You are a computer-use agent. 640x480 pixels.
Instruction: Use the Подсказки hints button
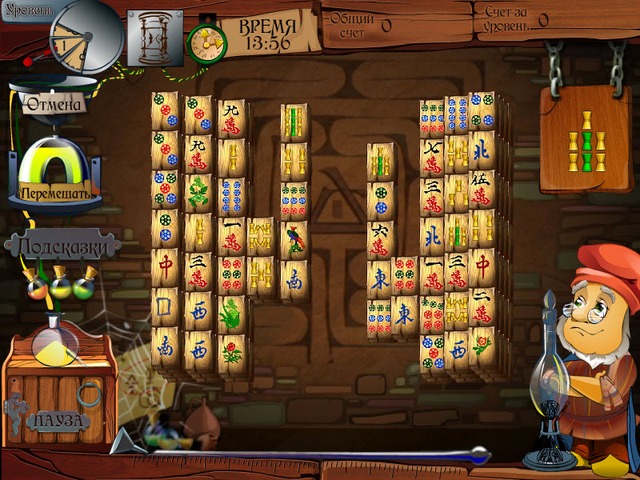(x=63, y=245)
